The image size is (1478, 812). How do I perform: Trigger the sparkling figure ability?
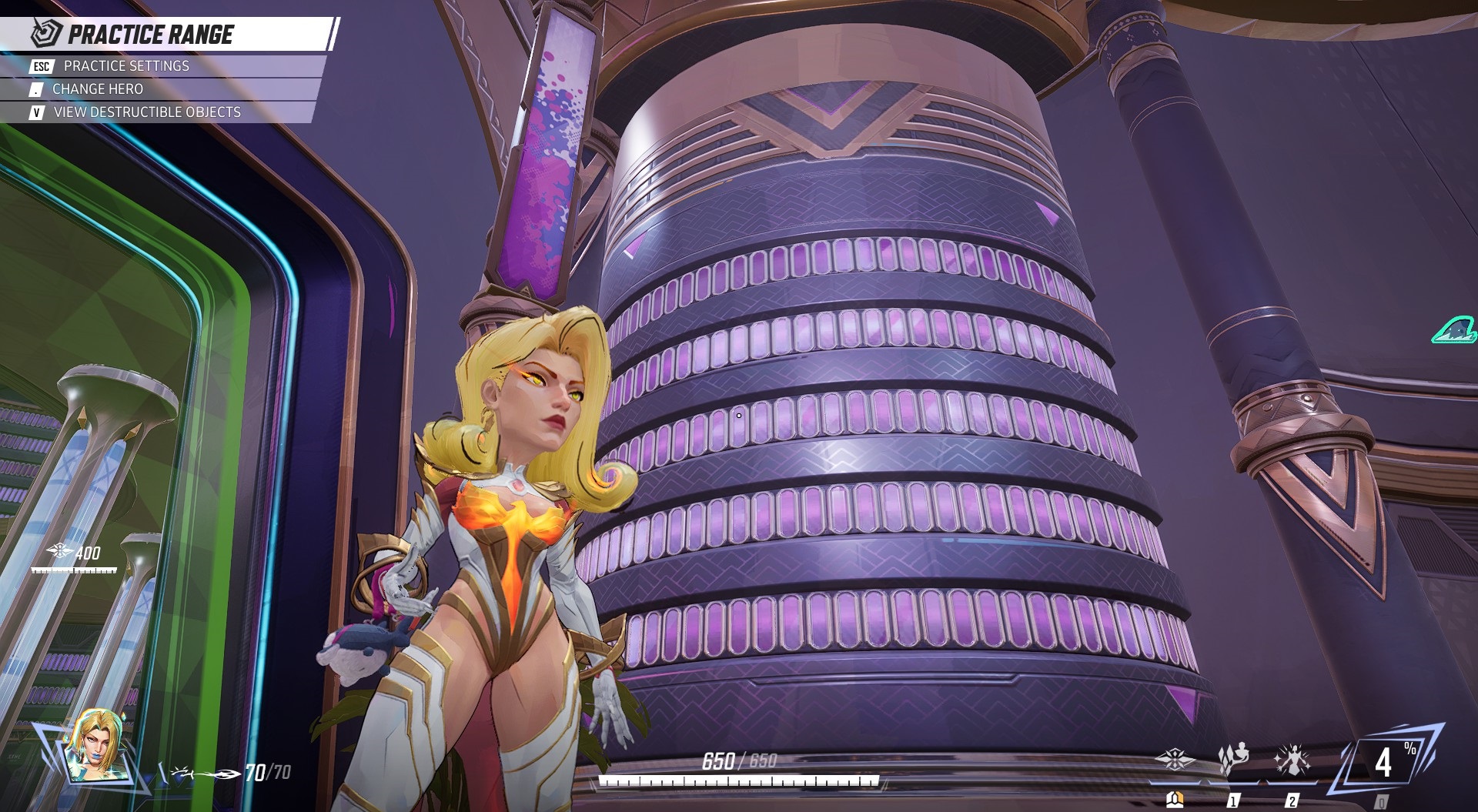tap(1292, 760)
